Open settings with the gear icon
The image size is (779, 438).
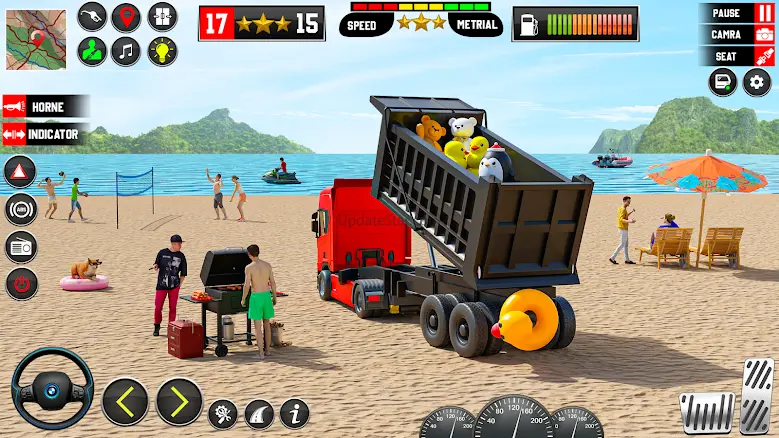(757, 83)
